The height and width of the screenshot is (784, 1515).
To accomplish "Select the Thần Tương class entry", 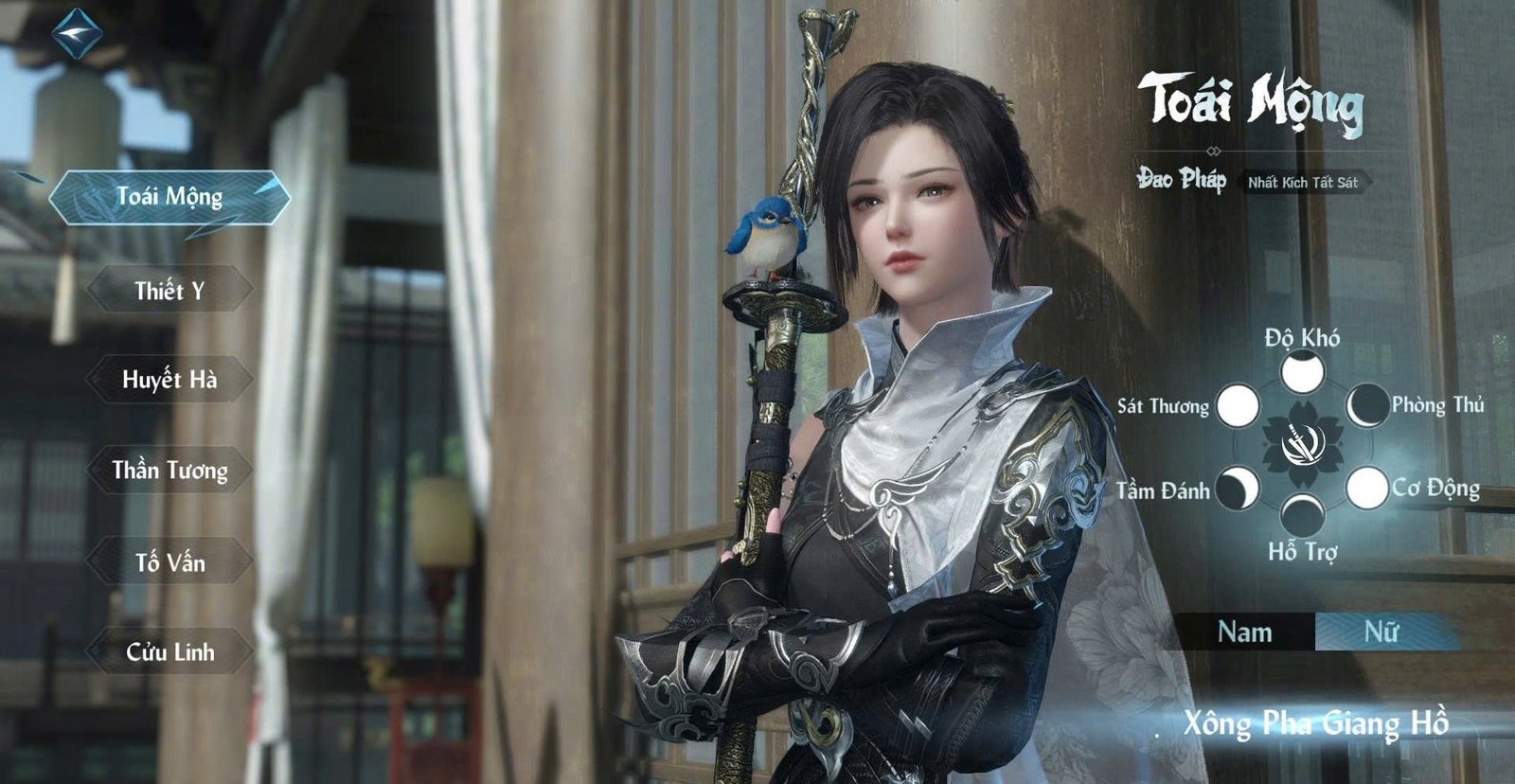I will coord(169,471).
